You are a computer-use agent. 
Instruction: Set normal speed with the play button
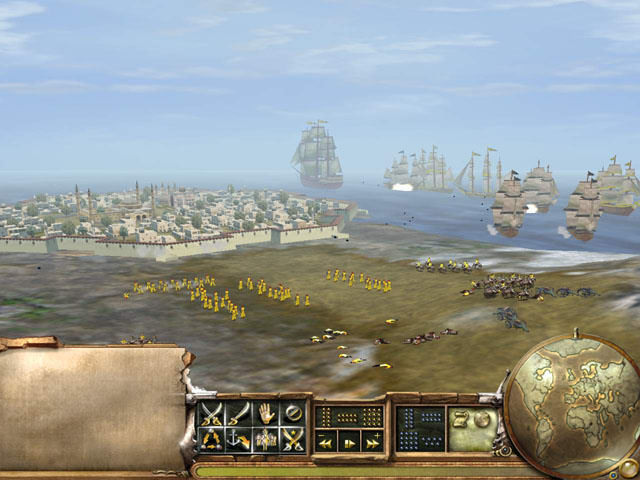[x=349, y=441]
